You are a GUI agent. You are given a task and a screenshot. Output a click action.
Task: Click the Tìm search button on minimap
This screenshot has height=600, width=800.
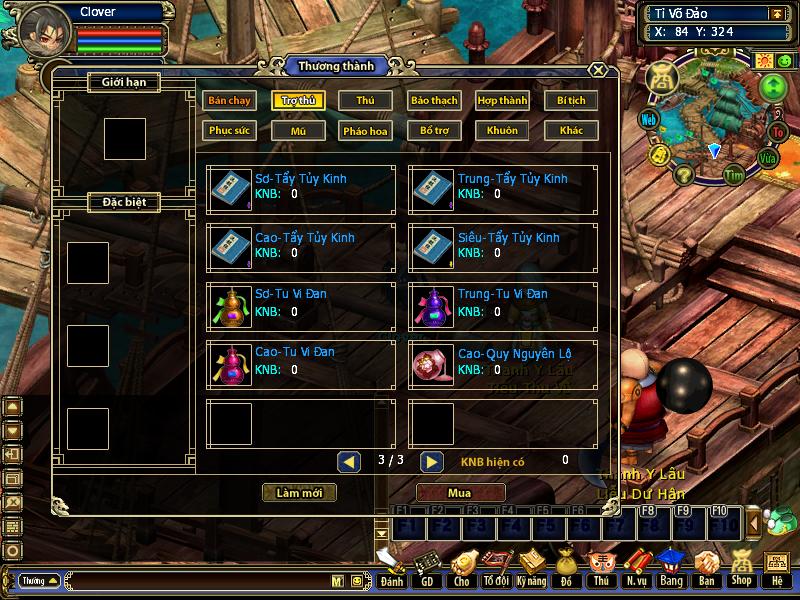point(735,174)
